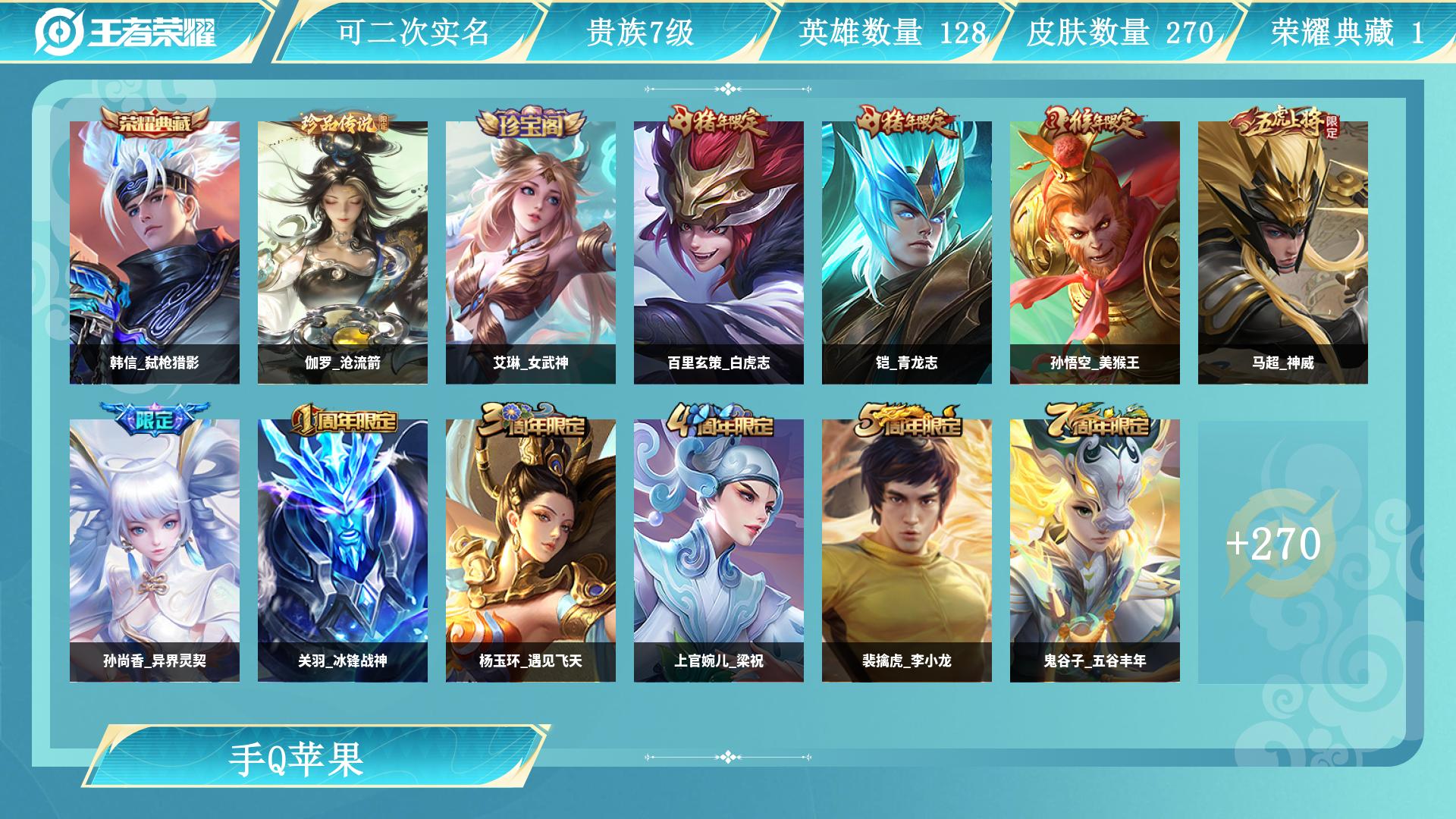The width and height of the screenshot is (1456, 819).
Task: Select the 荣耀典藏 1 header tab
Action: [1347, 32]
